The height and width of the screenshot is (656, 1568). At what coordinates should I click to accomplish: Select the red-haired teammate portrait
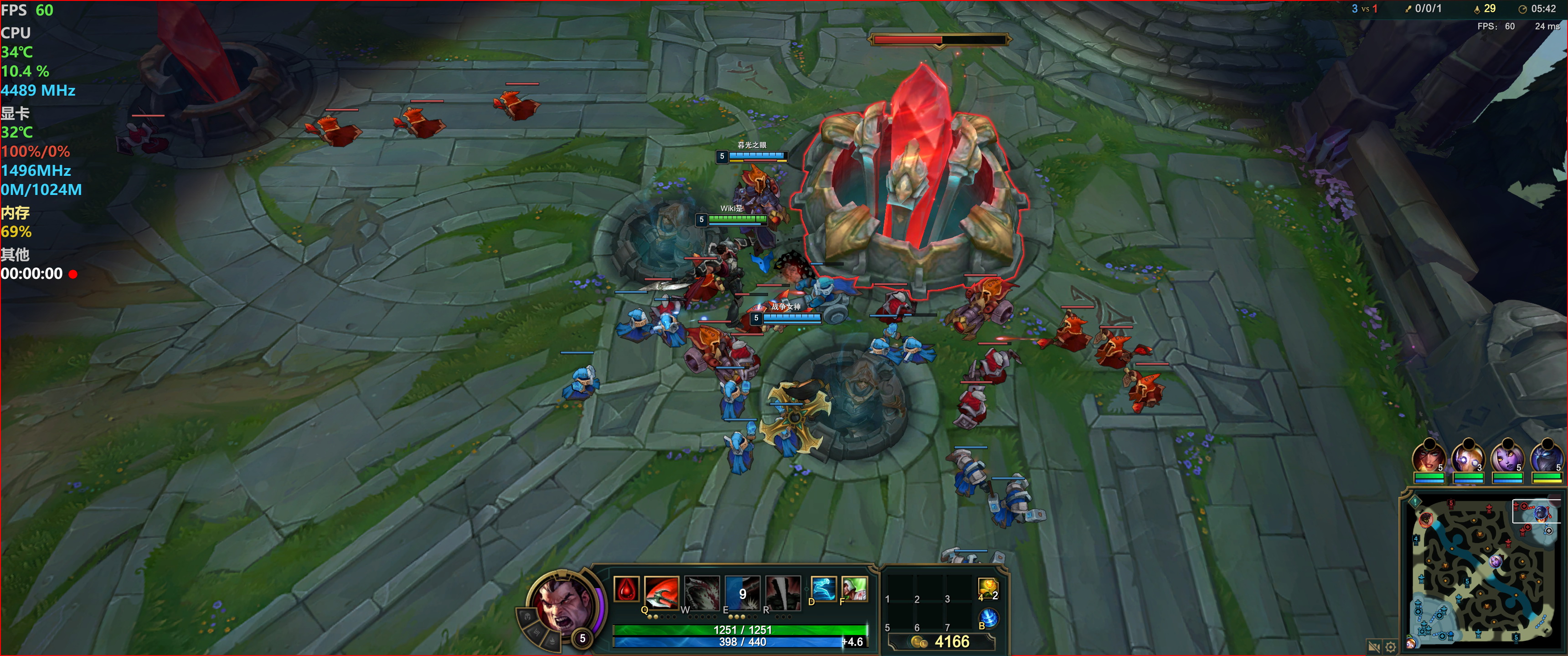[x=1428, y=456]
